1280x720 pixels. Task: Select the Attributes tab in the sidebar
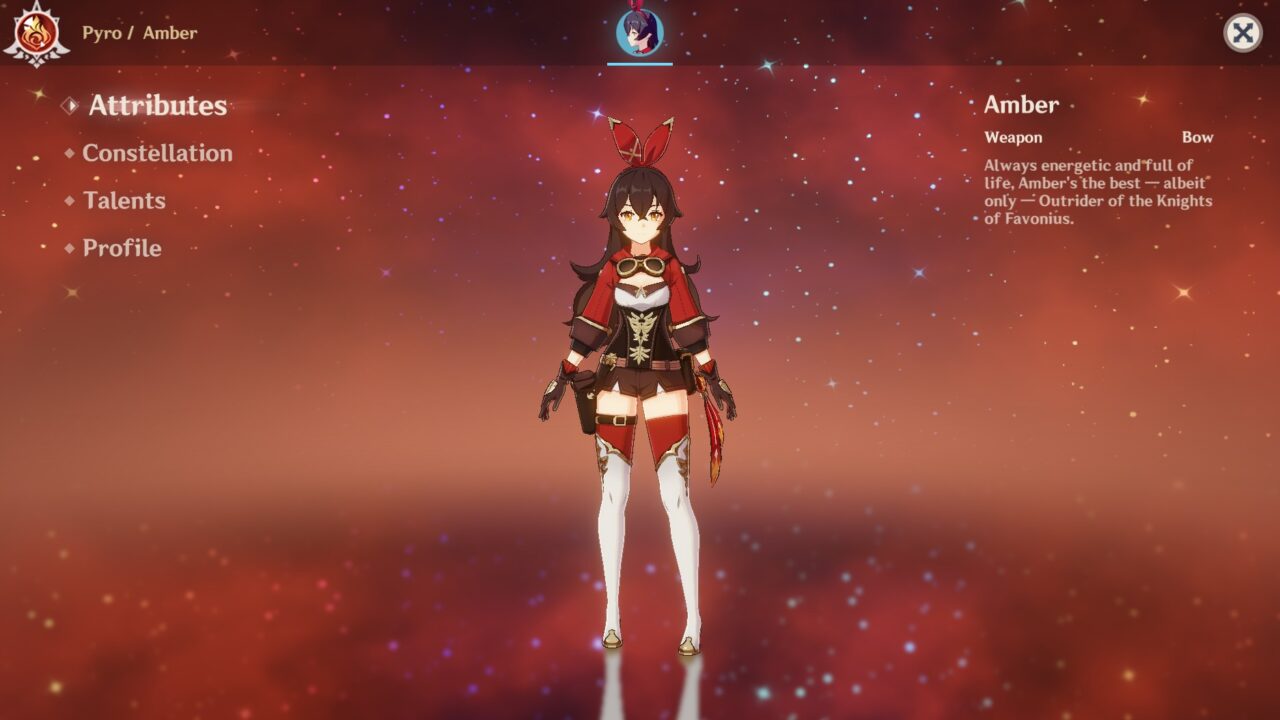[x=156, y=105]
